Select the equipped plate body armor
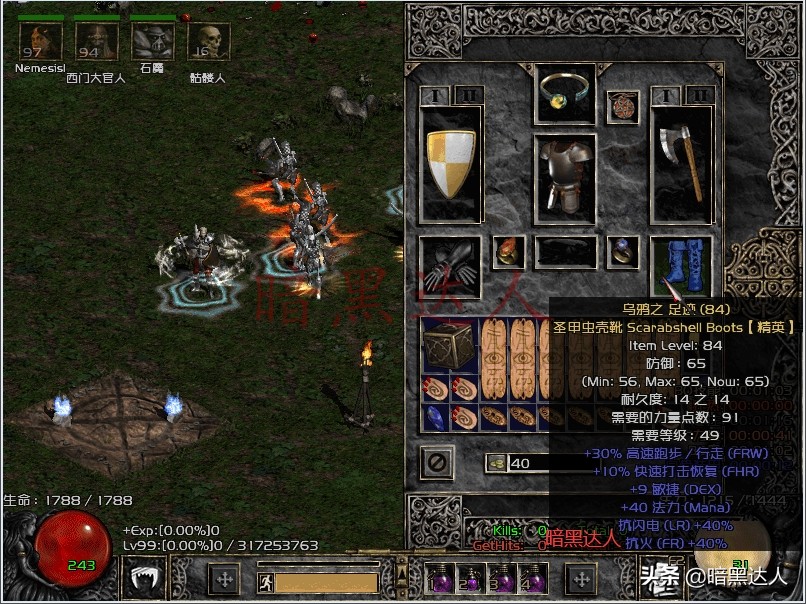Viewport: 806px width, 604px height. point(566,176)
